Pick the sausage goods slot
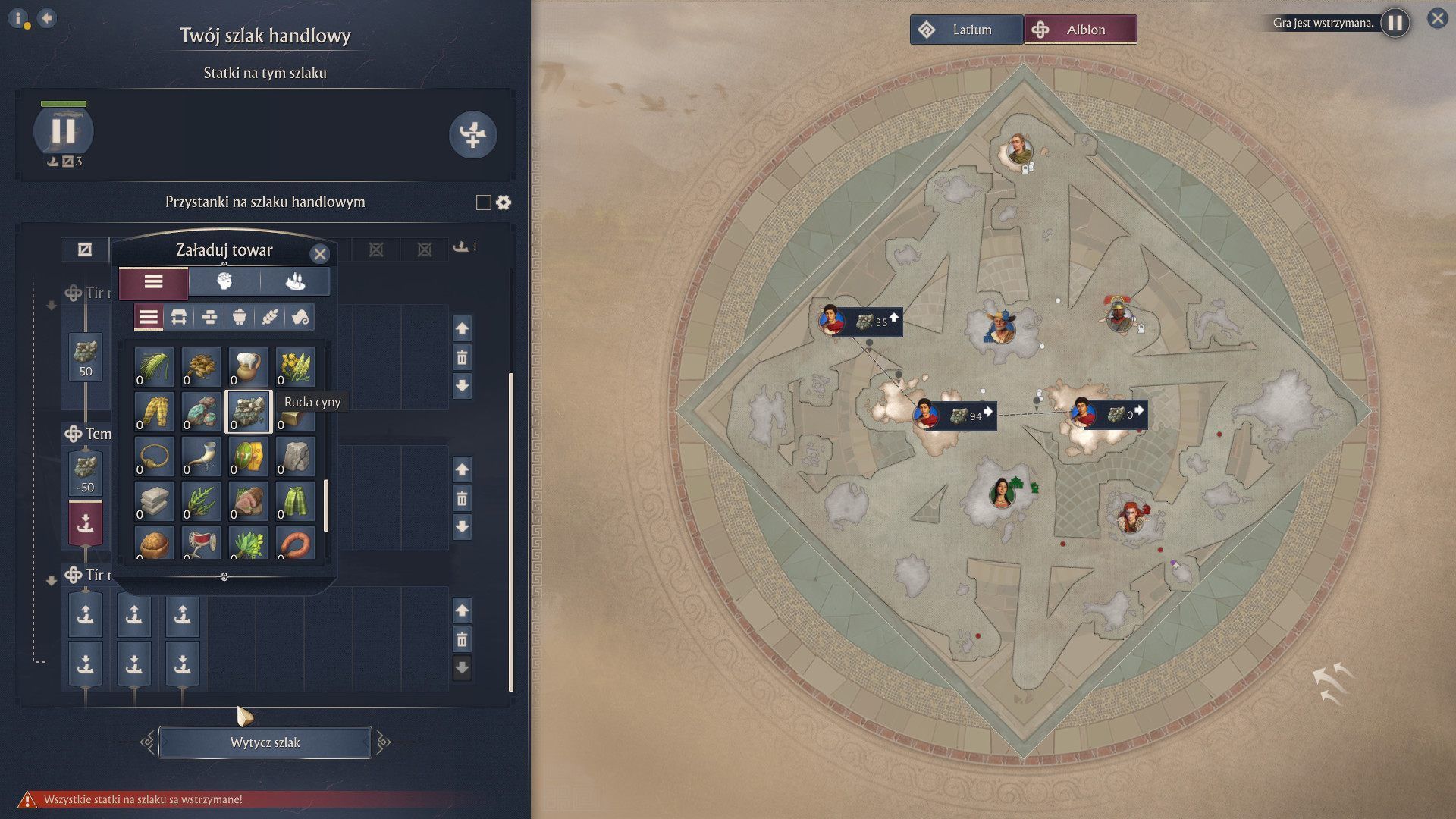 (295, 543)
